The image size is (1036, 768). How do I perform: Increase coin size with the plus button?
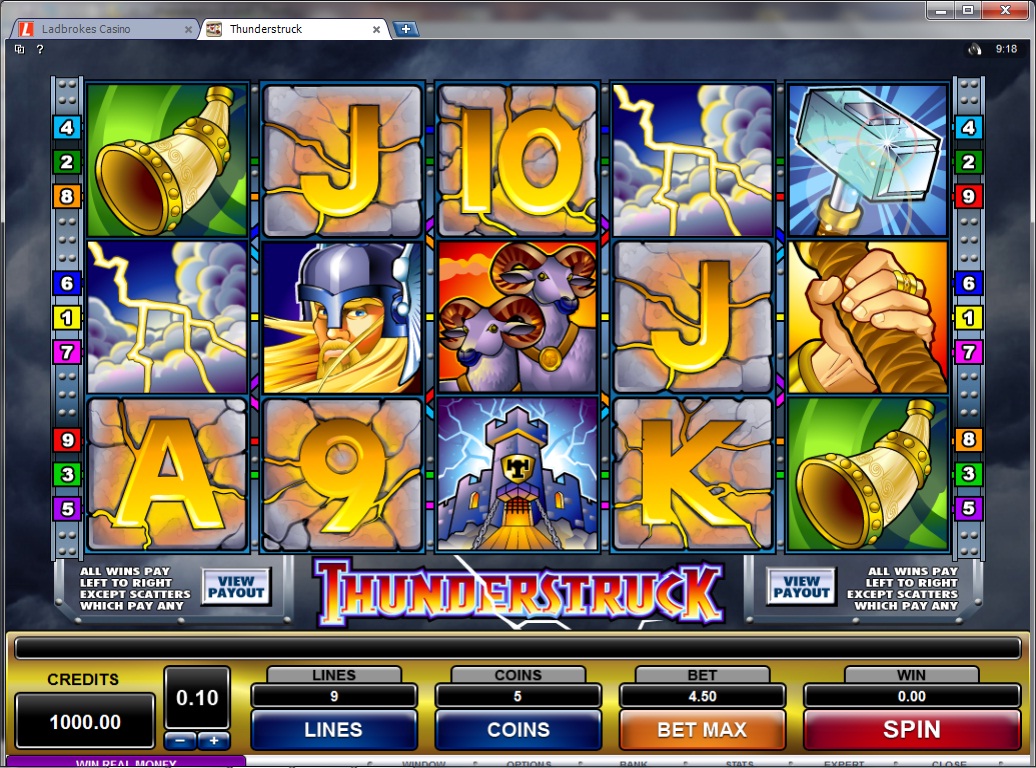(213, 741)
